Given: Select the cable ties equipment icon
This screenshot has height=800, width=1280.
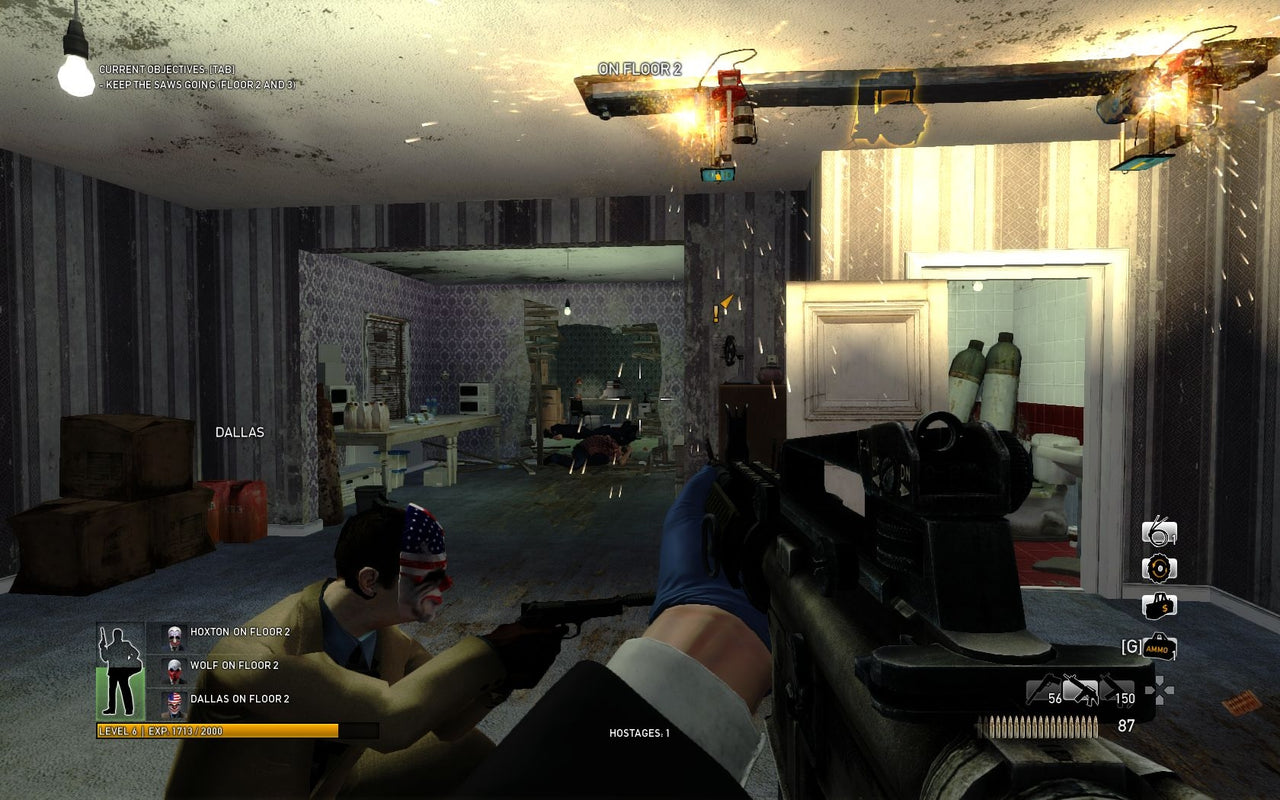Looking at the screenshot, I should [x=1158, y=533].
